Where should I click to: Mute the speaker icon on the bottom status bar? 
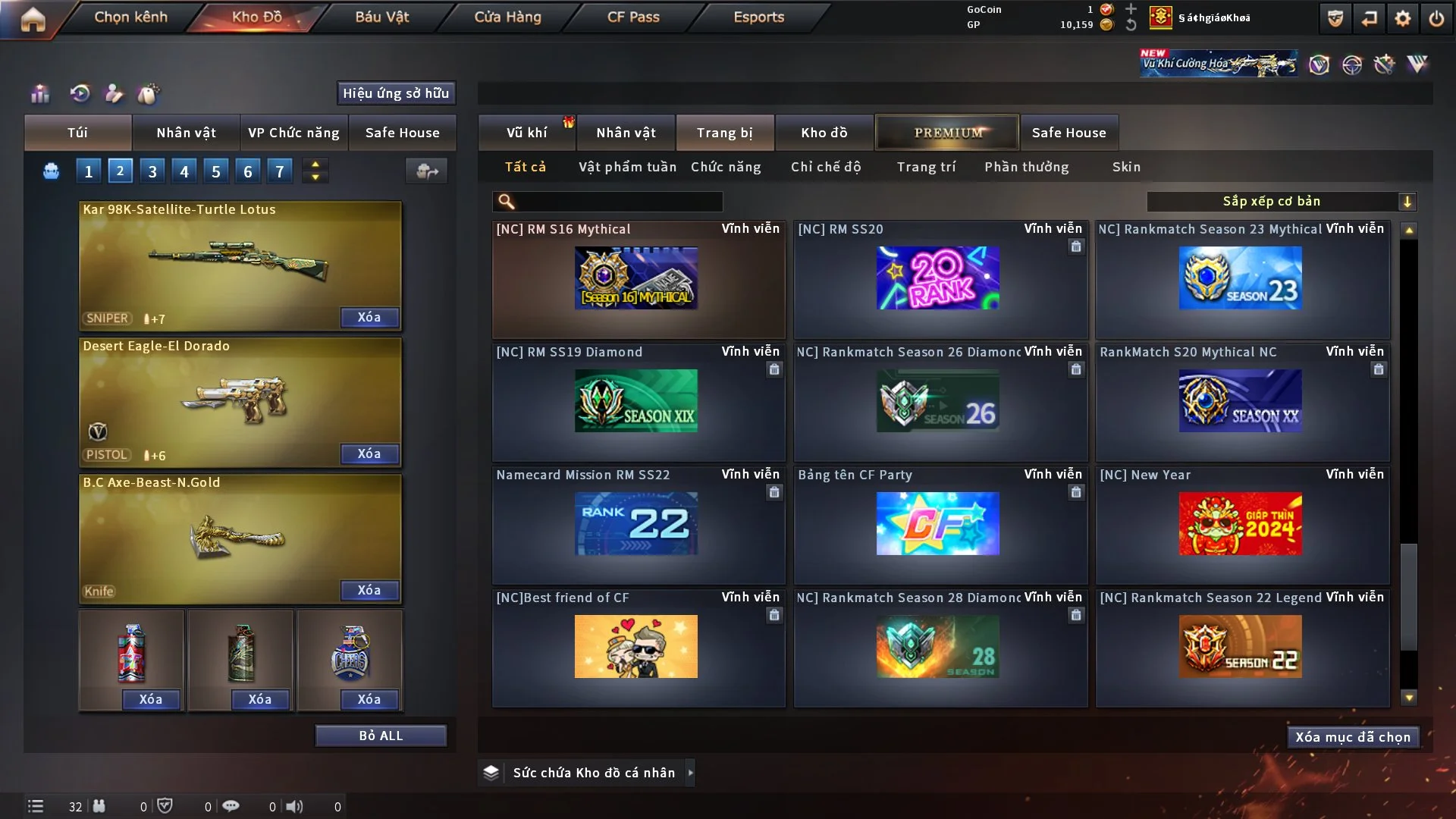tap(295, 806)
